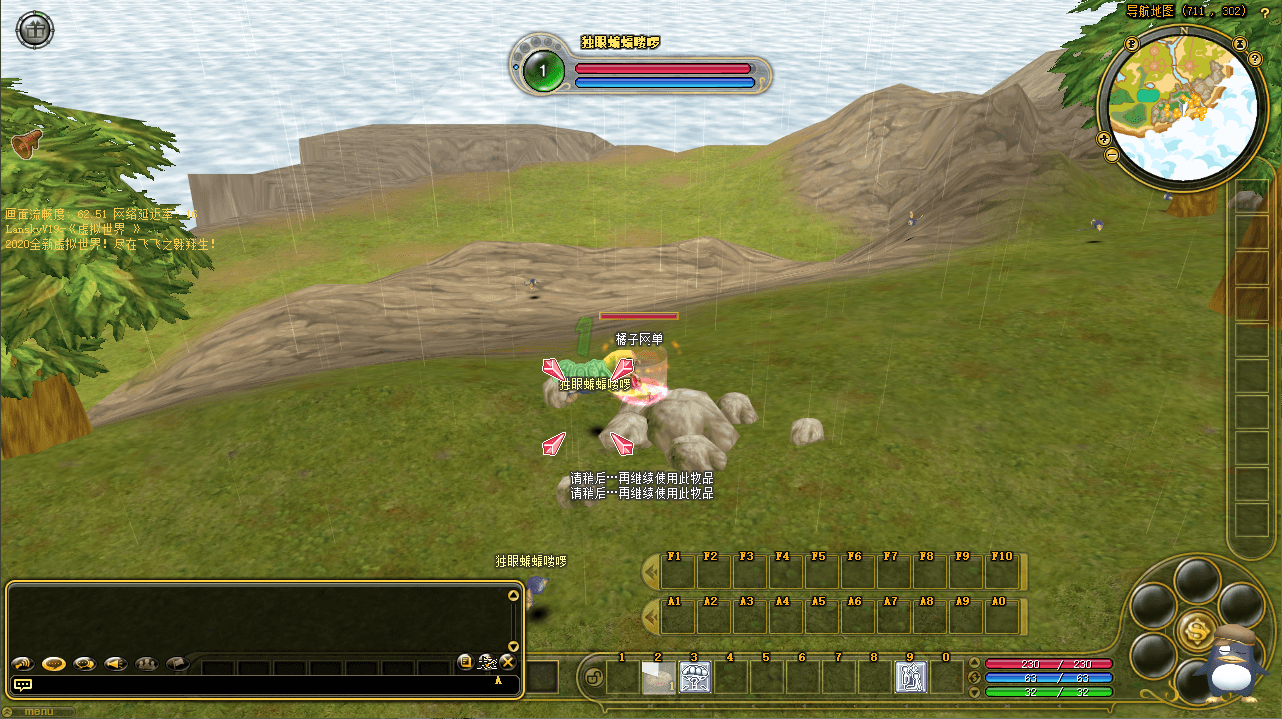Click the yellow question mark beside the coordinates
The height and width of the screenshot is (719, 1282).
coord(1264,11)
